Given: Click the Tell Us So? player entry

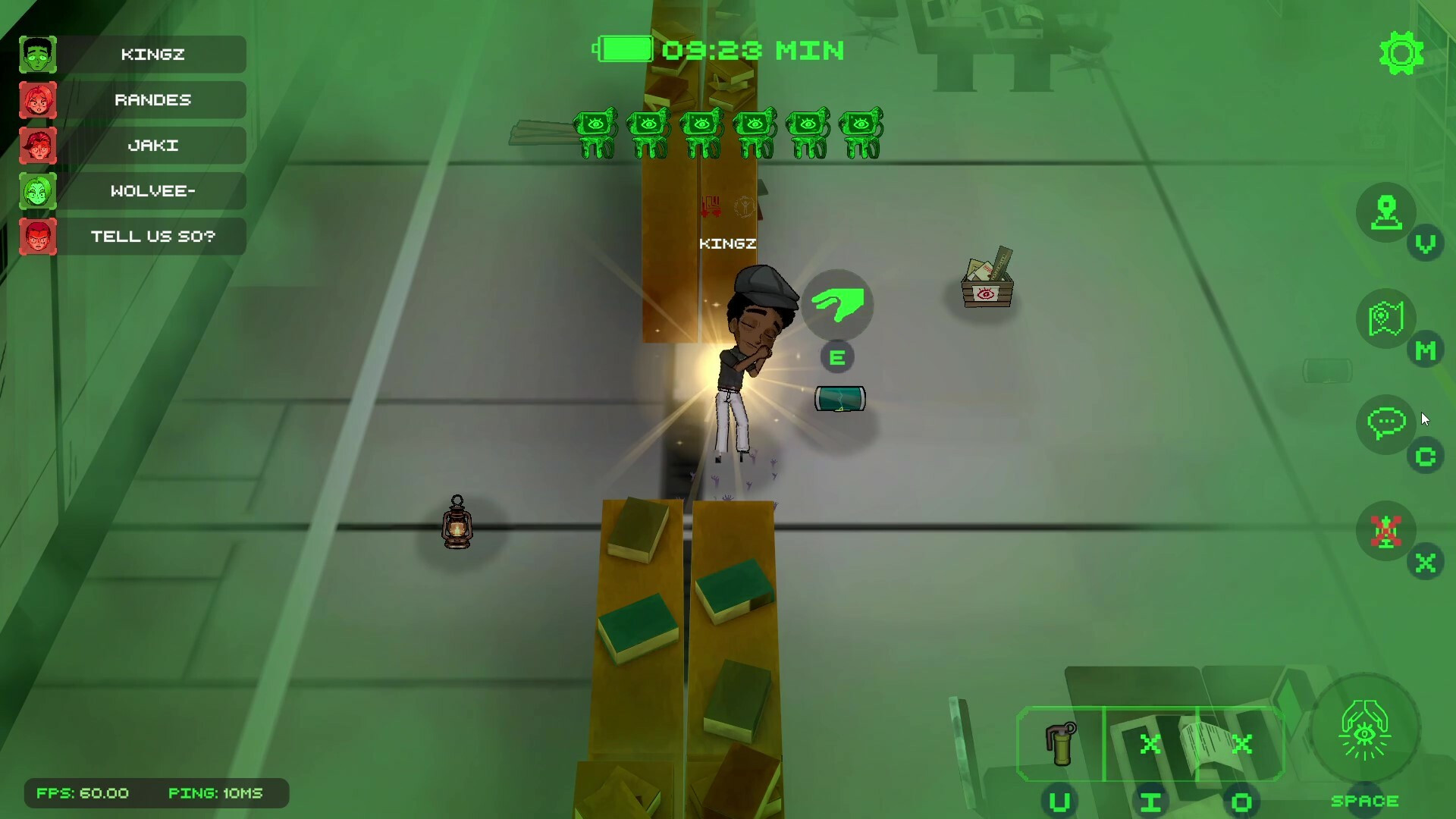Looking at the screenshot, I should [x=152, y=237].
